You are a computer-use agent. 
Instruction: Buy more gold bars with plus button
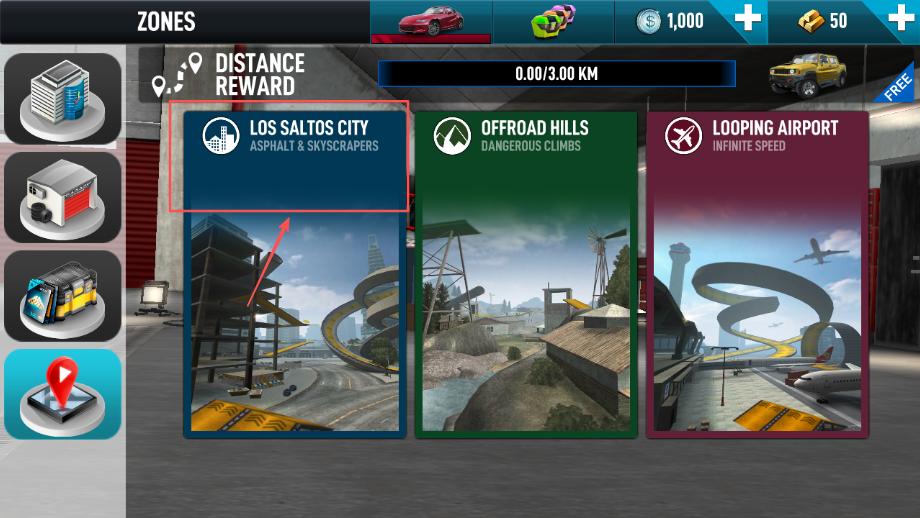[899, 21]
